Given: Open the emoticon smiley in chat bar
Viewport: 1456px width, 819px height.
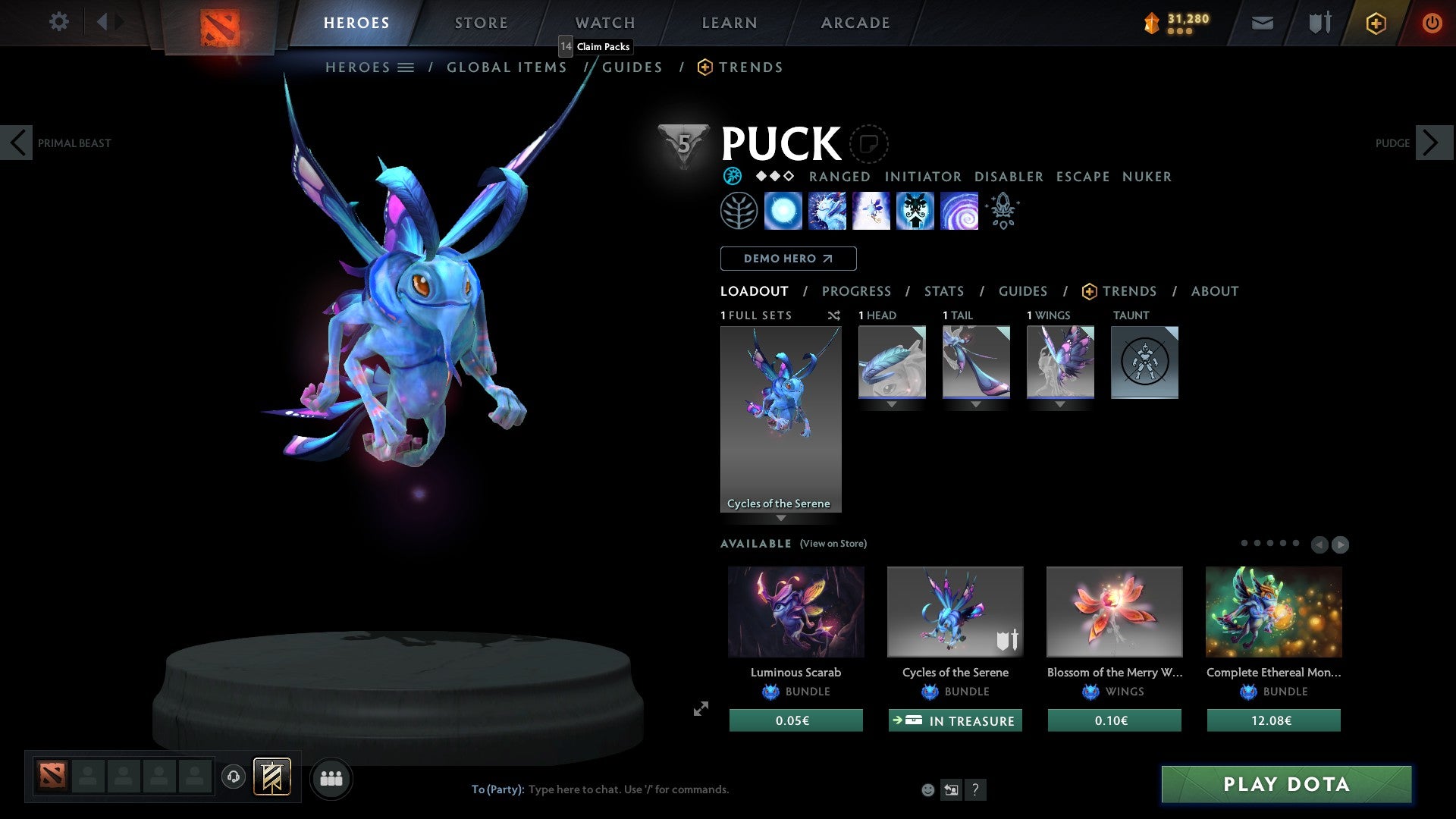Looking at the screenshot, I should 927,789.
